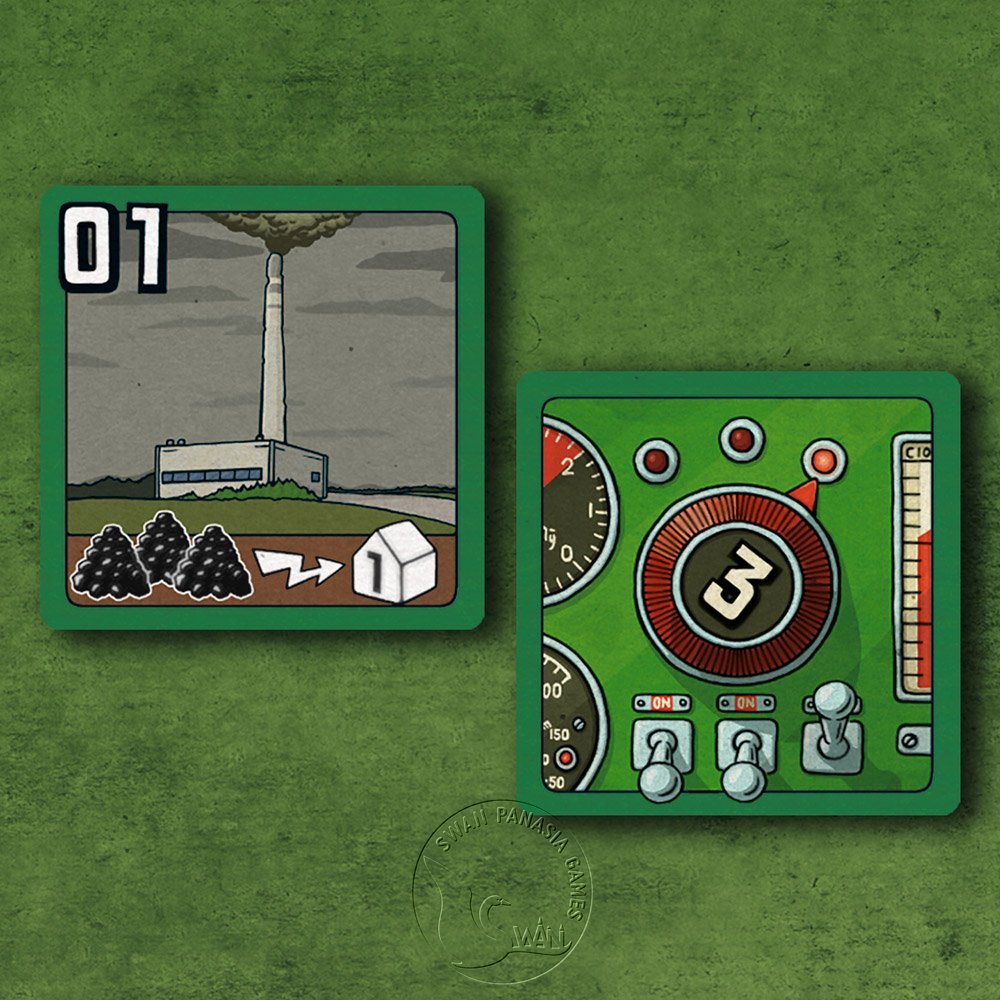
Task: Pick the control panel card numbered 3
Action: coord(737,593)
